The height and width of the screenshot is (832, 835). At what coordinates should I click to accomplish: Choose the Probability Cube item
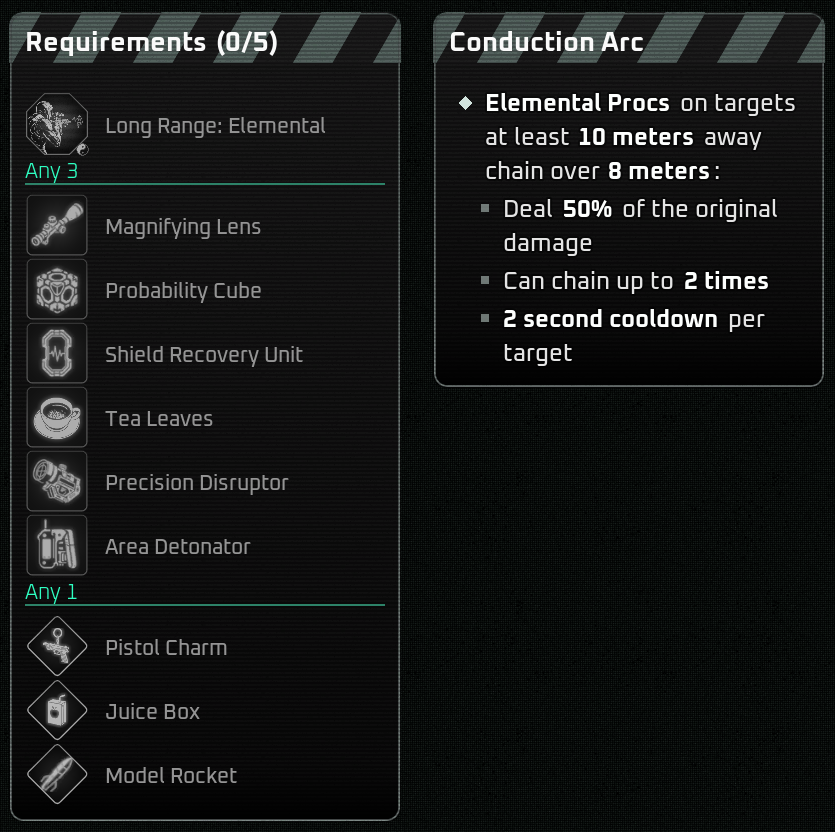(183, 291)
